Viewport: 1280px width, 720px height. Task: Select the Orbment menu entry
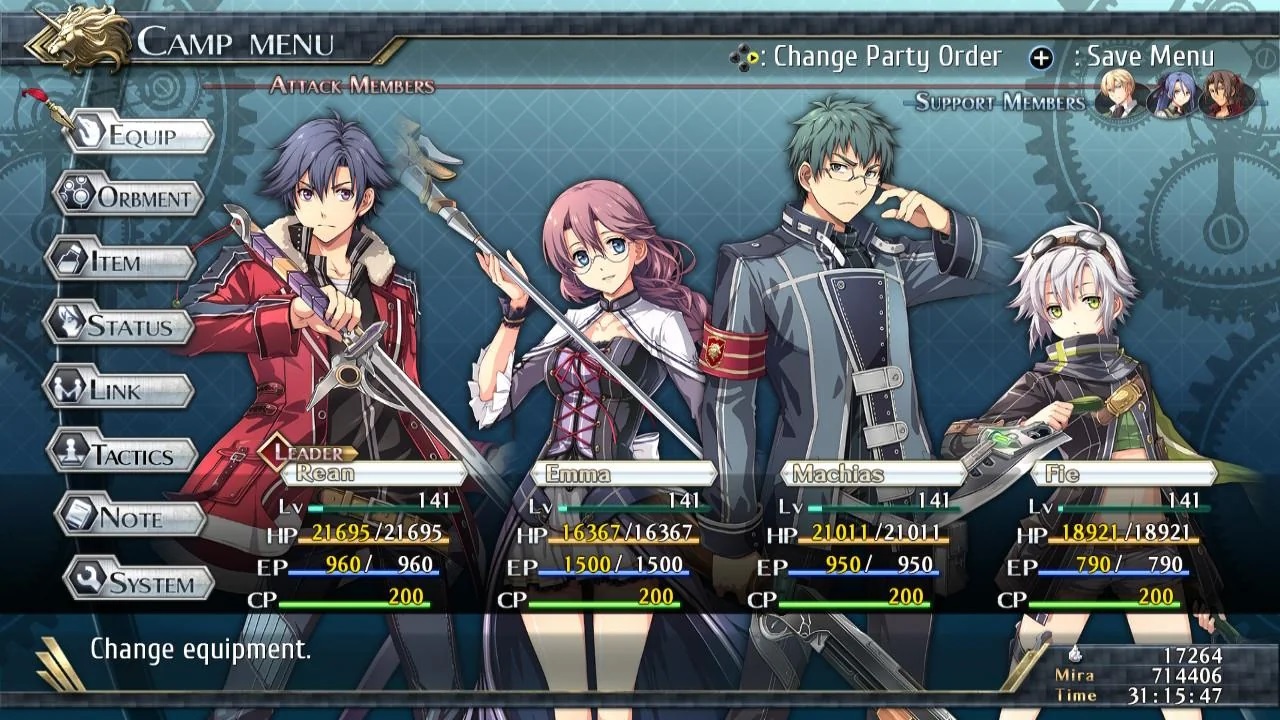130,197
